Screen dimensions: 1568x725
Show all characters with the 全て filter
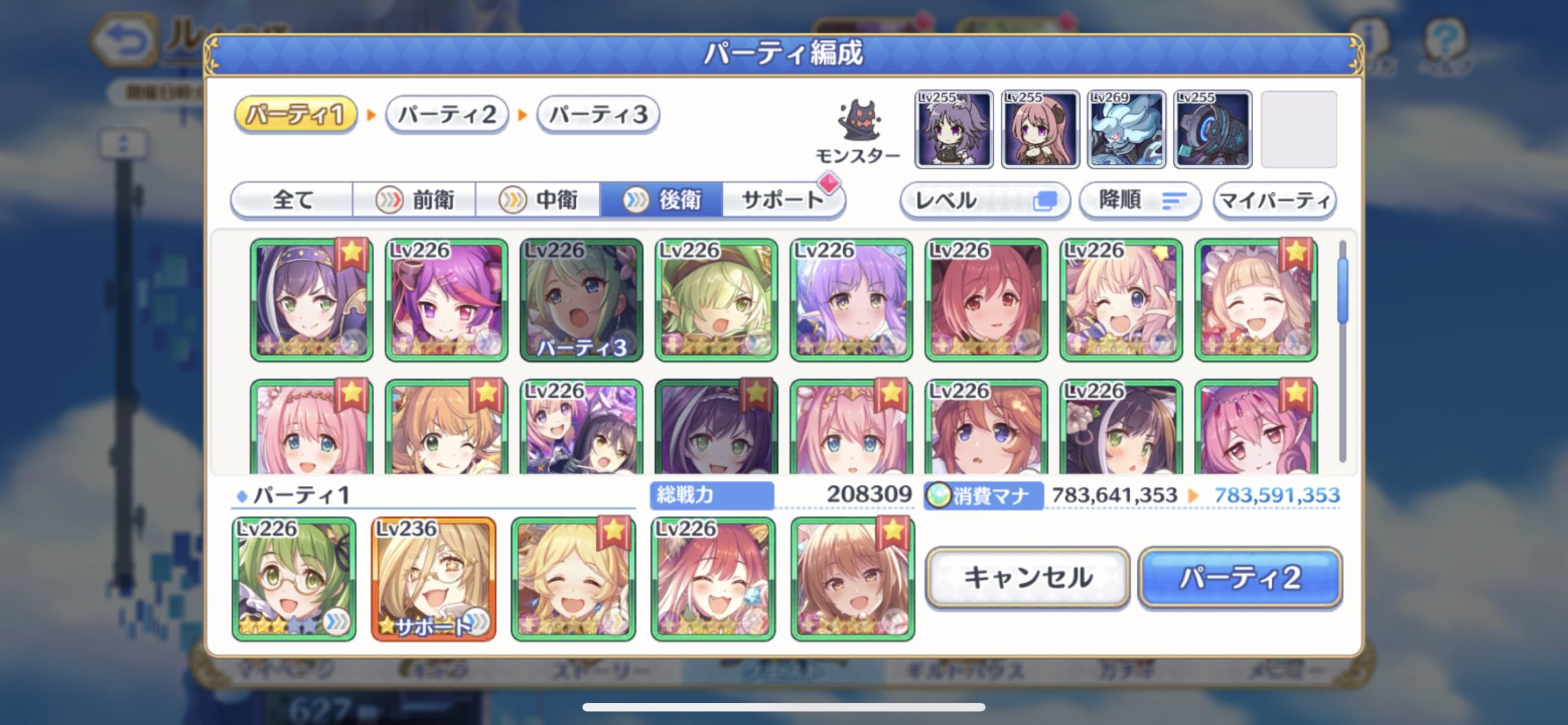(x=292, y=200)
